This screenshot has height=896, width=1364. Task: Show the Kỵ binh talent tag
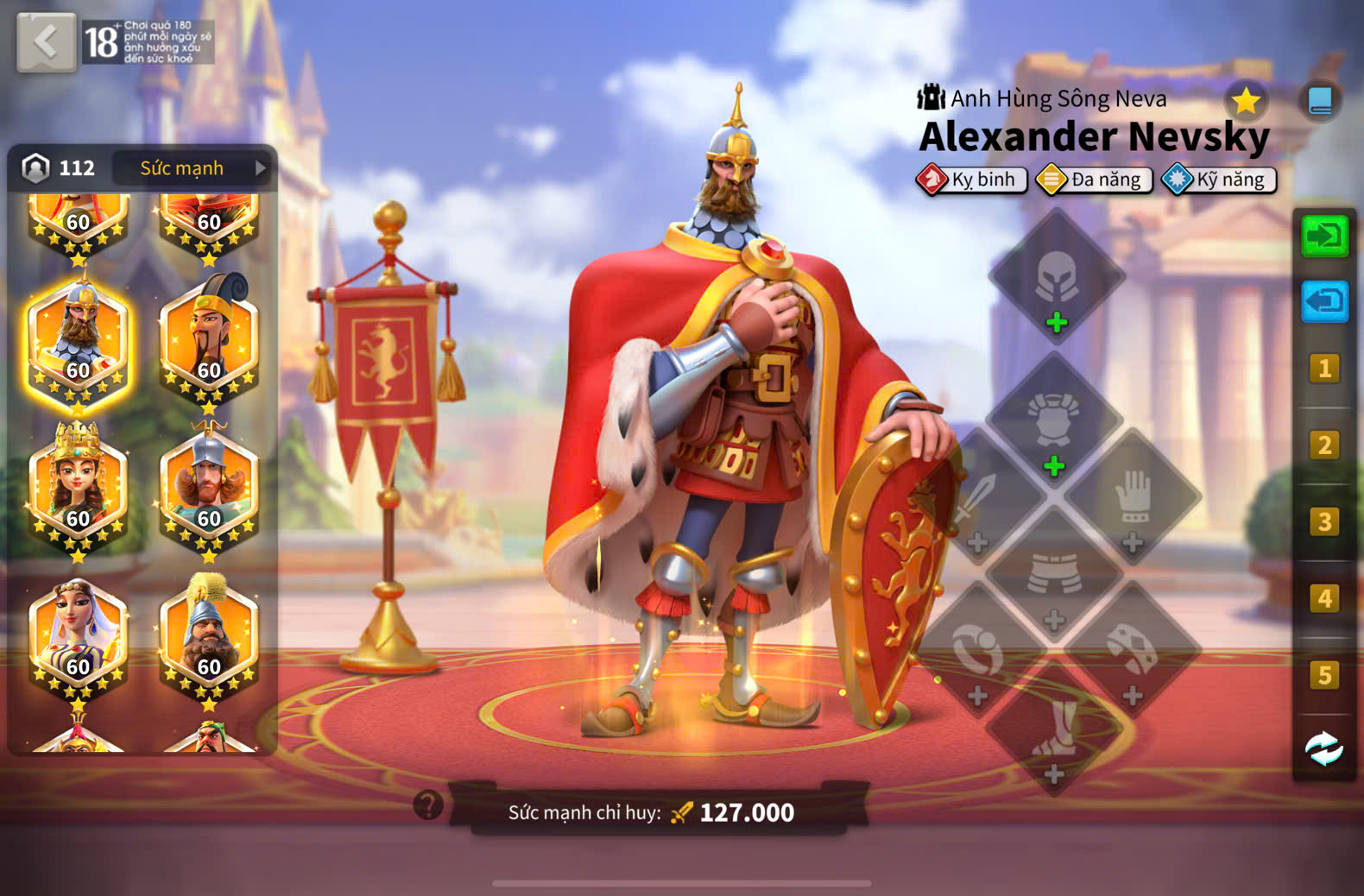click(x=972, y=180)
